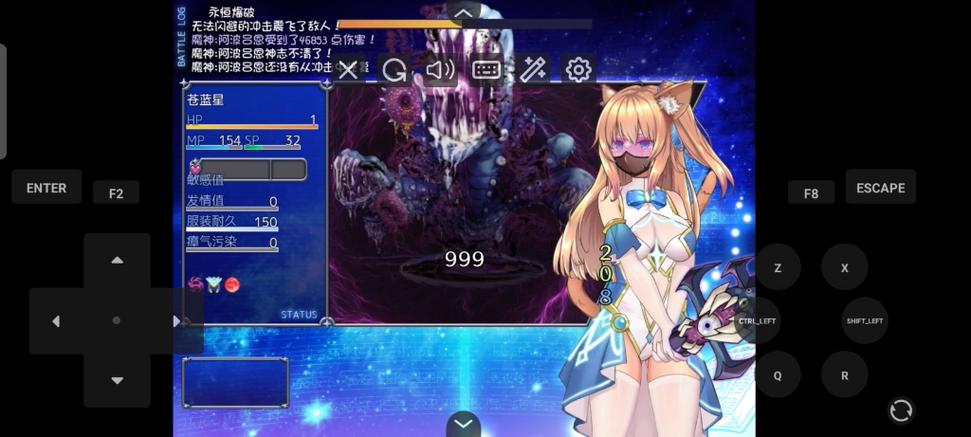
Task: Tap the round Q virtual button
Action: 777,375
